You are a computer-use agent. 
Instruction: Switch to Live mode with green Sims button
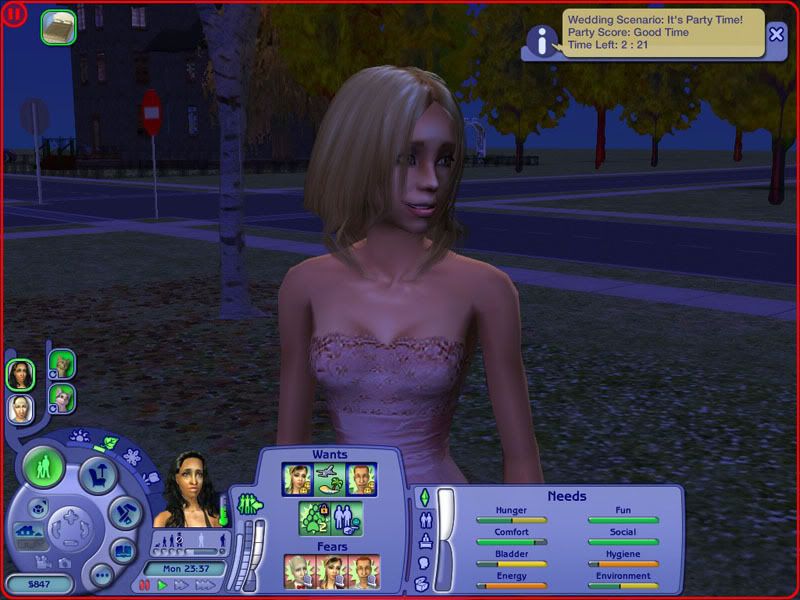pos(43,467)
